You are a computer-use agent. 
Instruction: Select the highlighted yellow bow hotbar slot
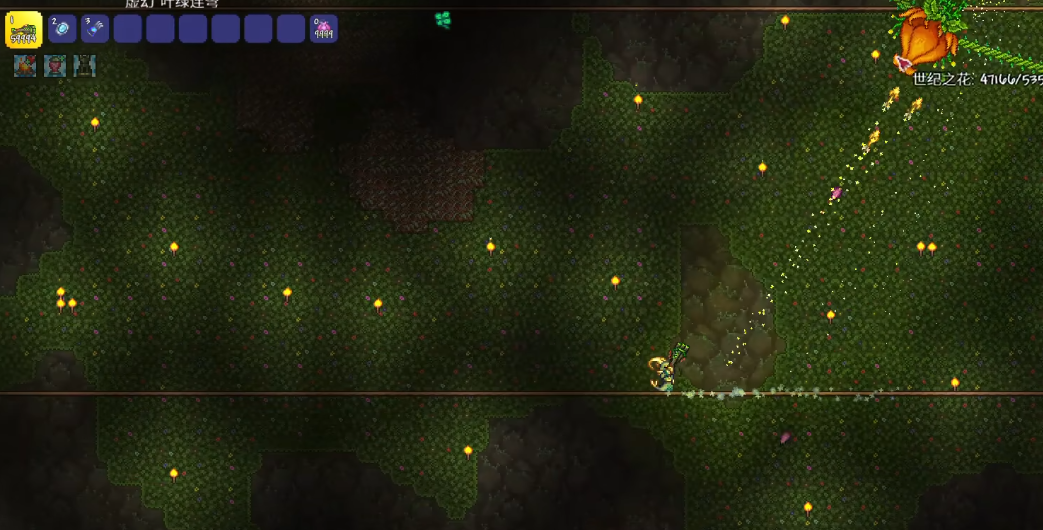click(x=24, y=30)
